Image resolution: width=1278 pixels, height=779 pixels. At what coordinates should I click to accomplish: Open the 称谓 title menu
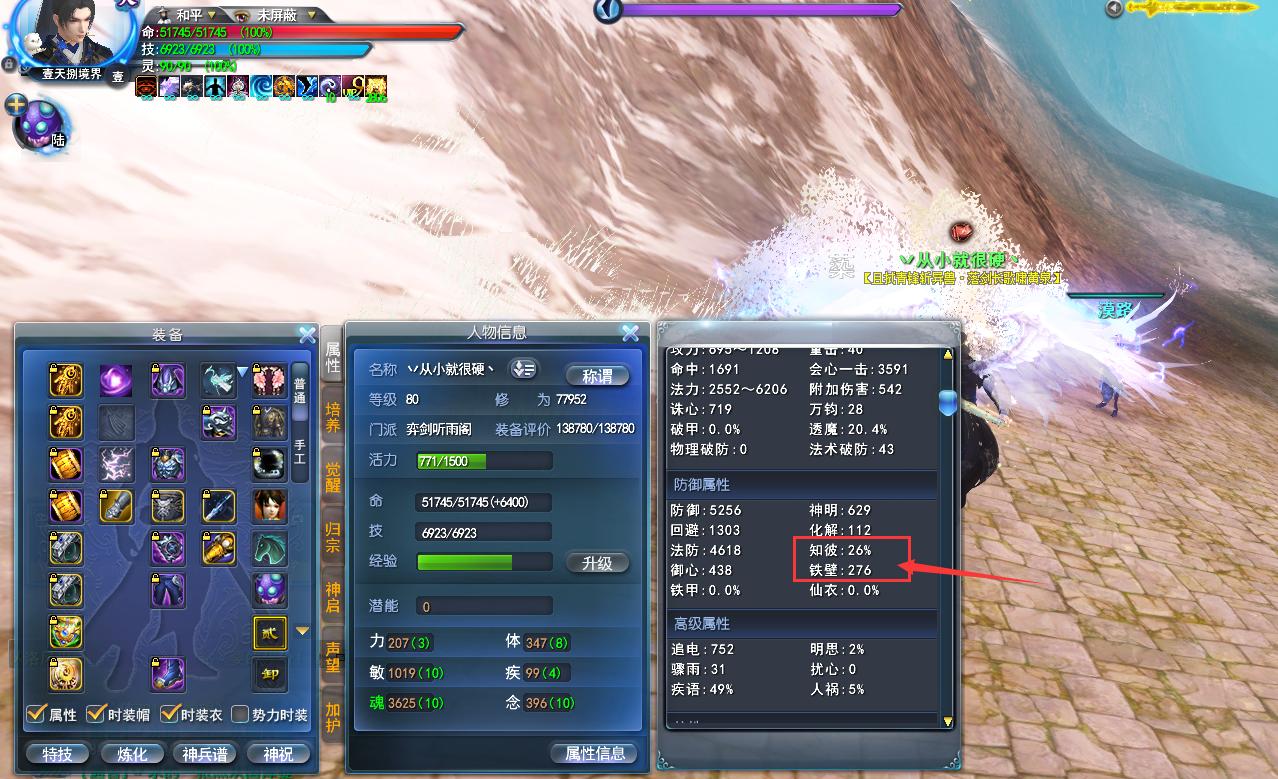point(597,376)
